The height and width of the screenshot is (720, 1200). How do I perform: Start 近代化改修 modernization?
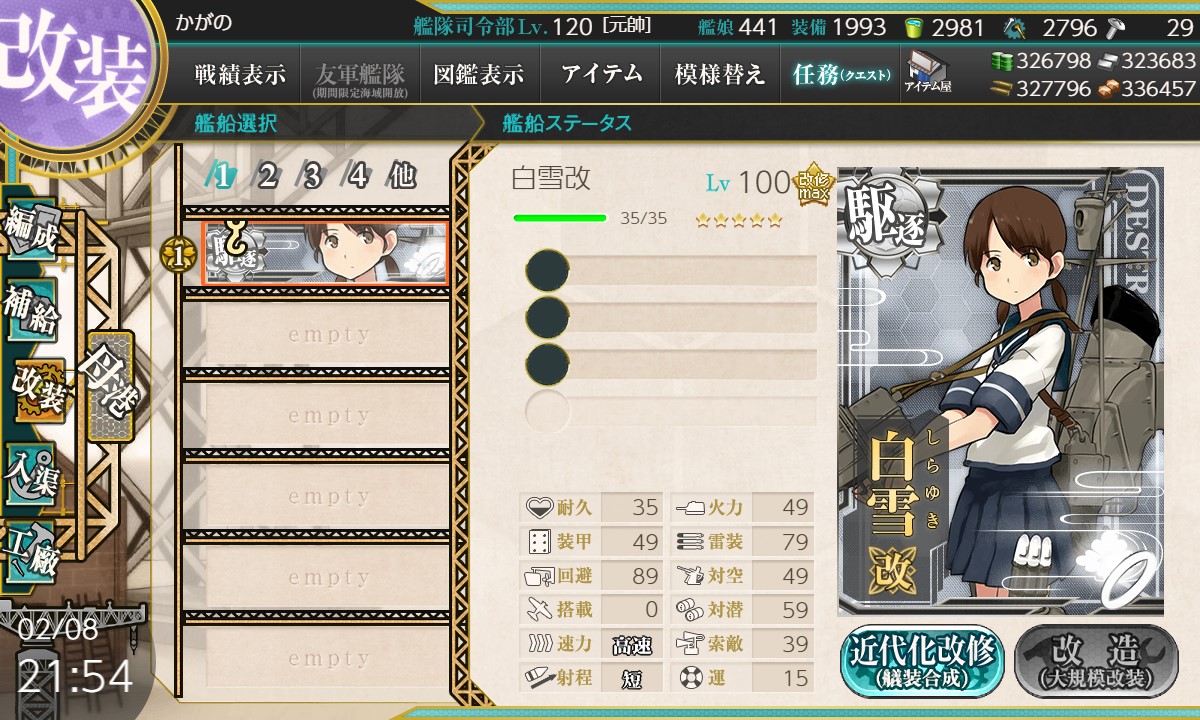(x=922, y=661)
